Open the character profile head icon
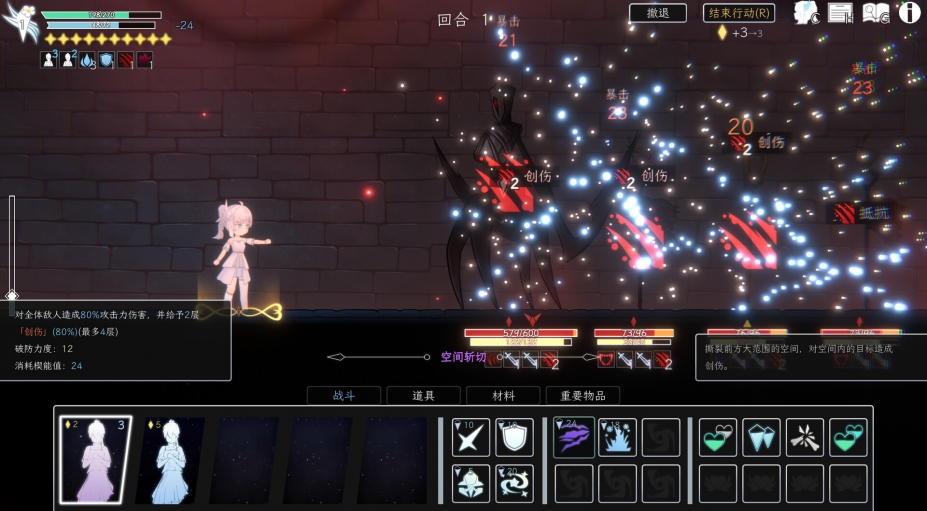Viewport: 927px width, 511px height. (806, 13)
